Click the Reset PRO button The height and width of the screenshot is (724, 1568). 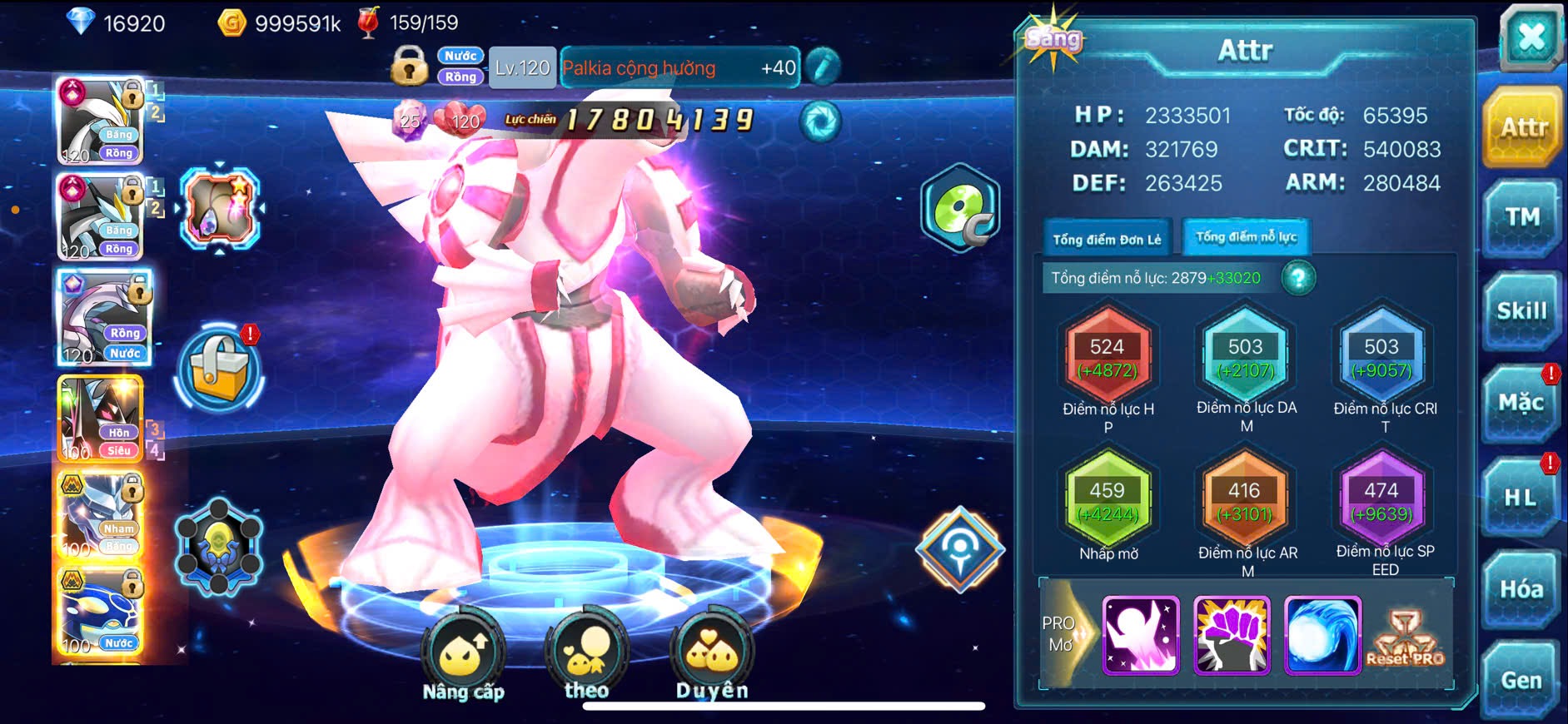coord(1406,637)
